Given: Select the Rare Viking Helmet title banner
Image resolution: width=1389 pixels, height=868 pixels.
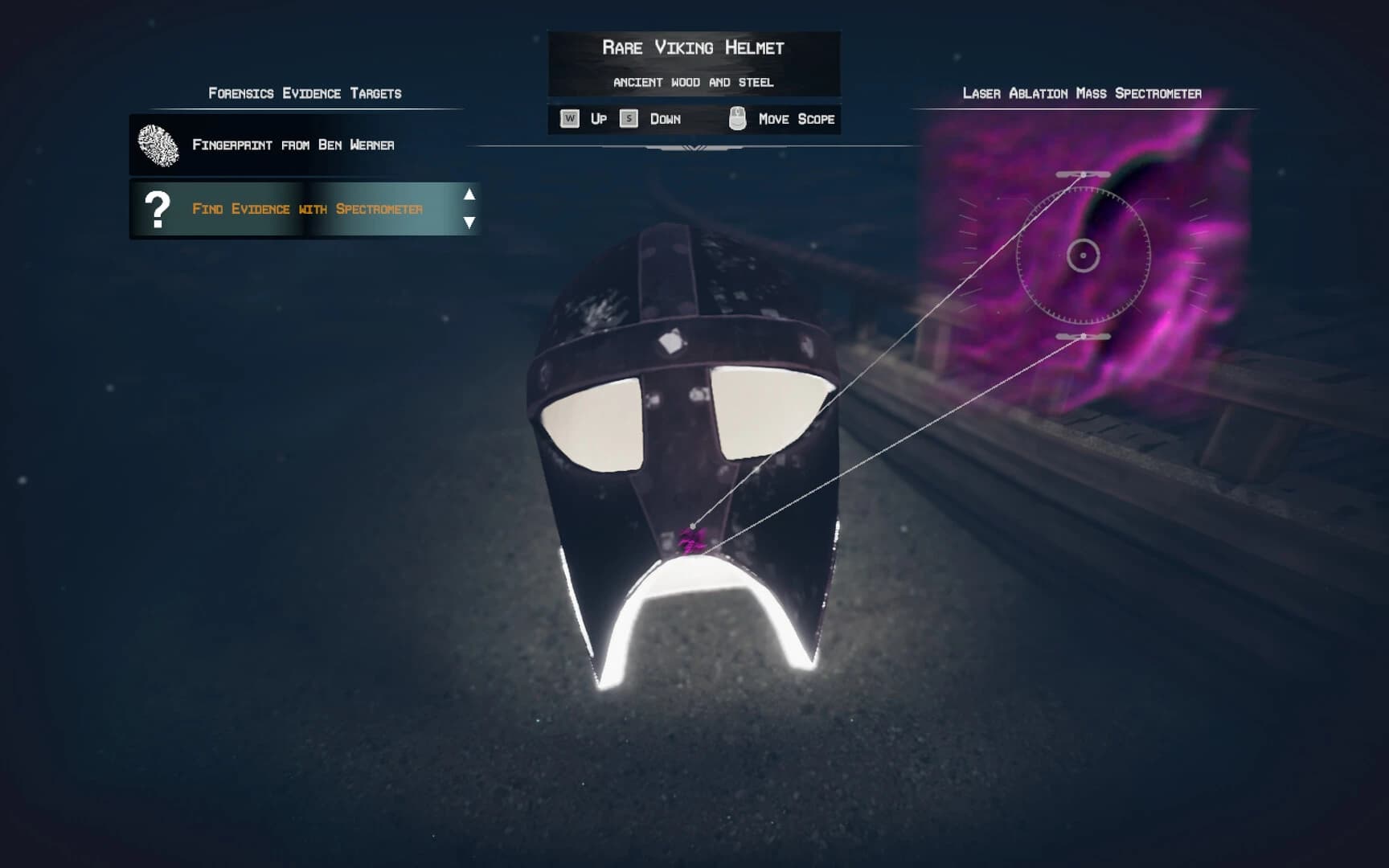Looking at the screenshot, I should (x=694, y=47).
